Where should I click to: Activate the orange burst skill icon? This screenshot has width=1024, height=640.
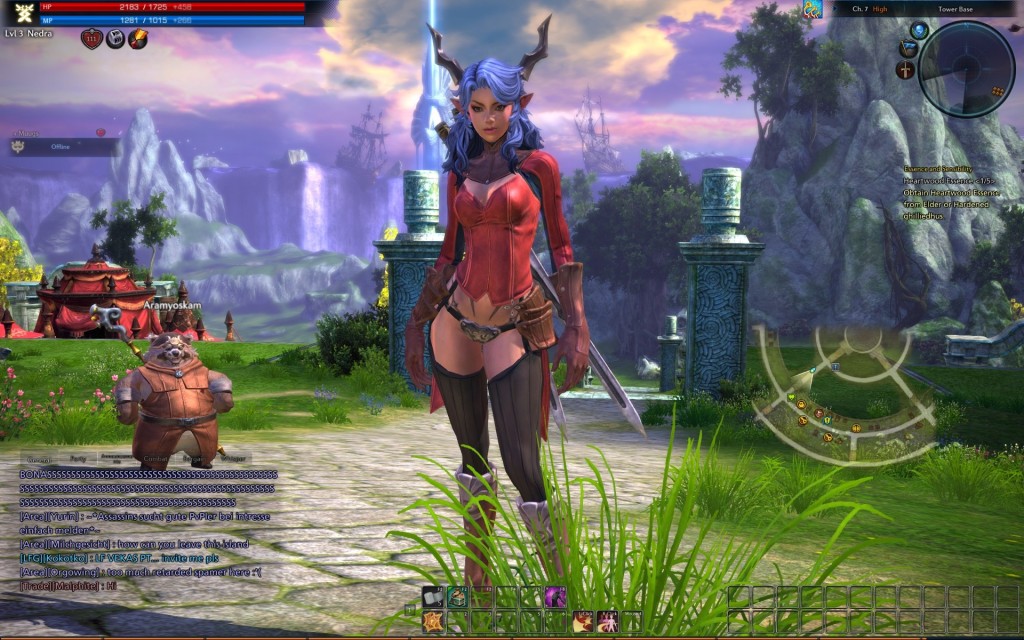tap(433, 621)
